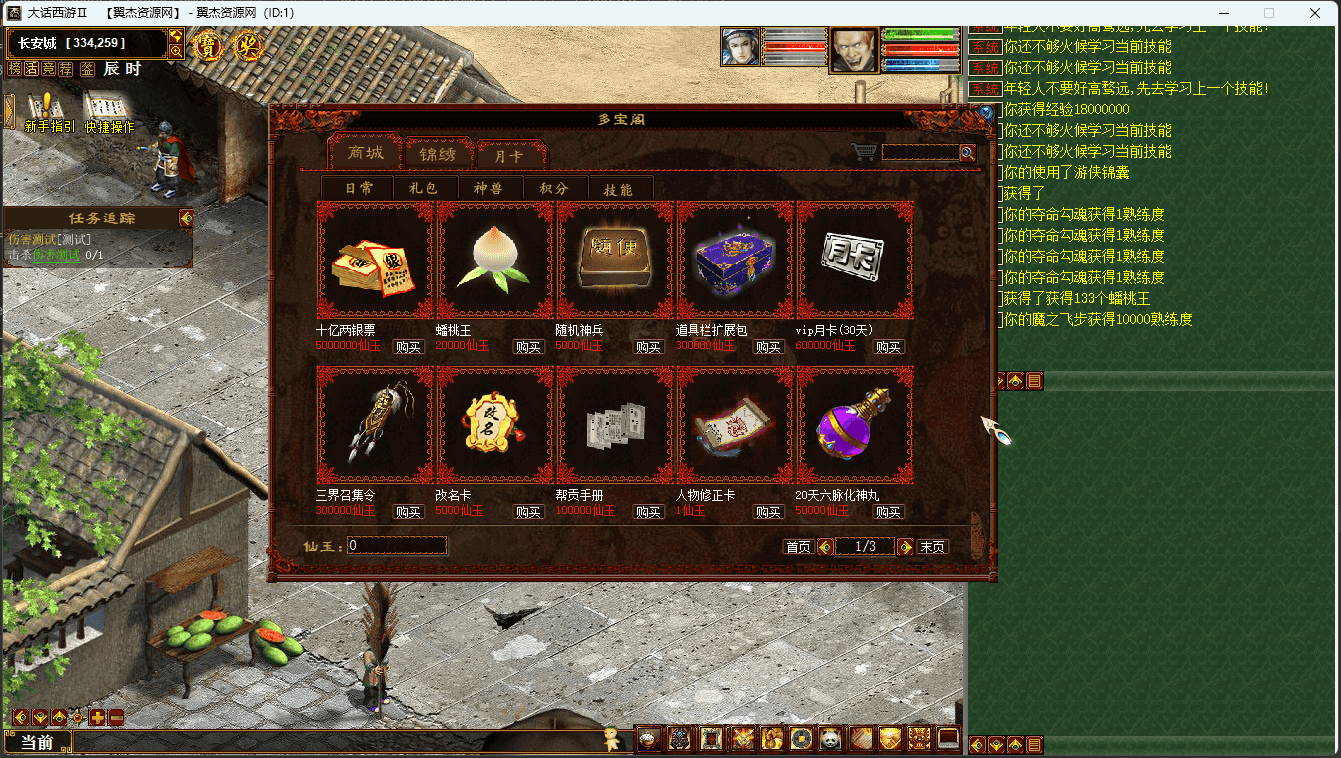Click 购买 for 随机神兵
Viewport: 1341px width, 758px height.
point(648,347)
